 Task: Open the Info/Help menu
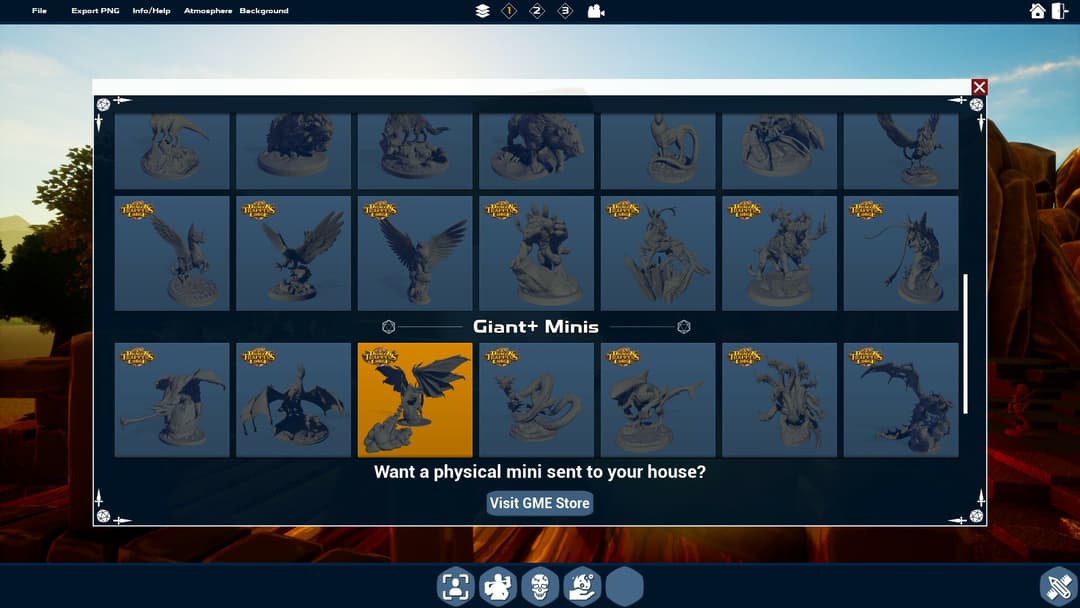[x=151, y=11]
